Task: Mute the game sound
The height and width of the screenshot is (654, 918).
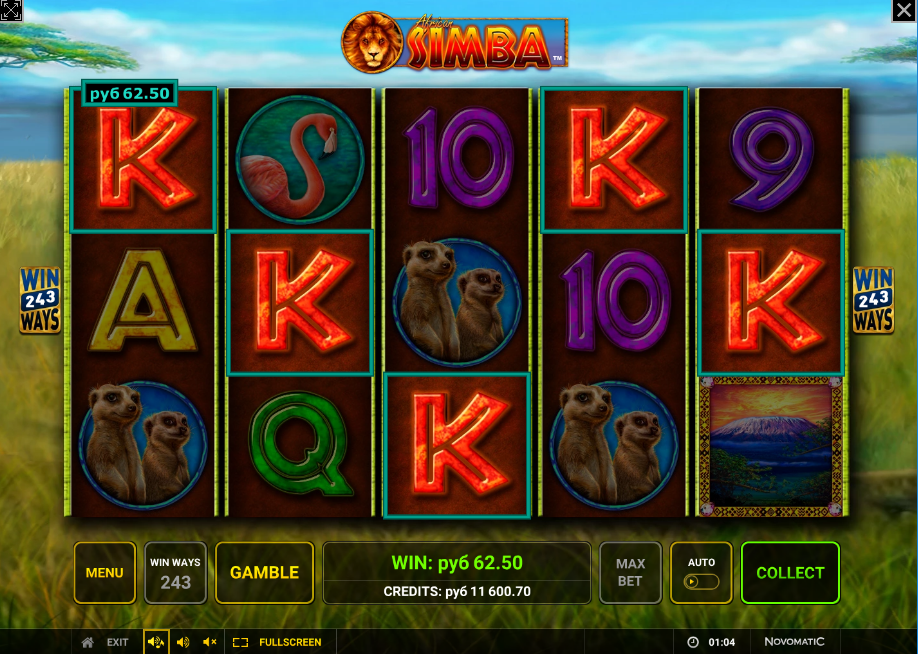Action: (210, 642)
